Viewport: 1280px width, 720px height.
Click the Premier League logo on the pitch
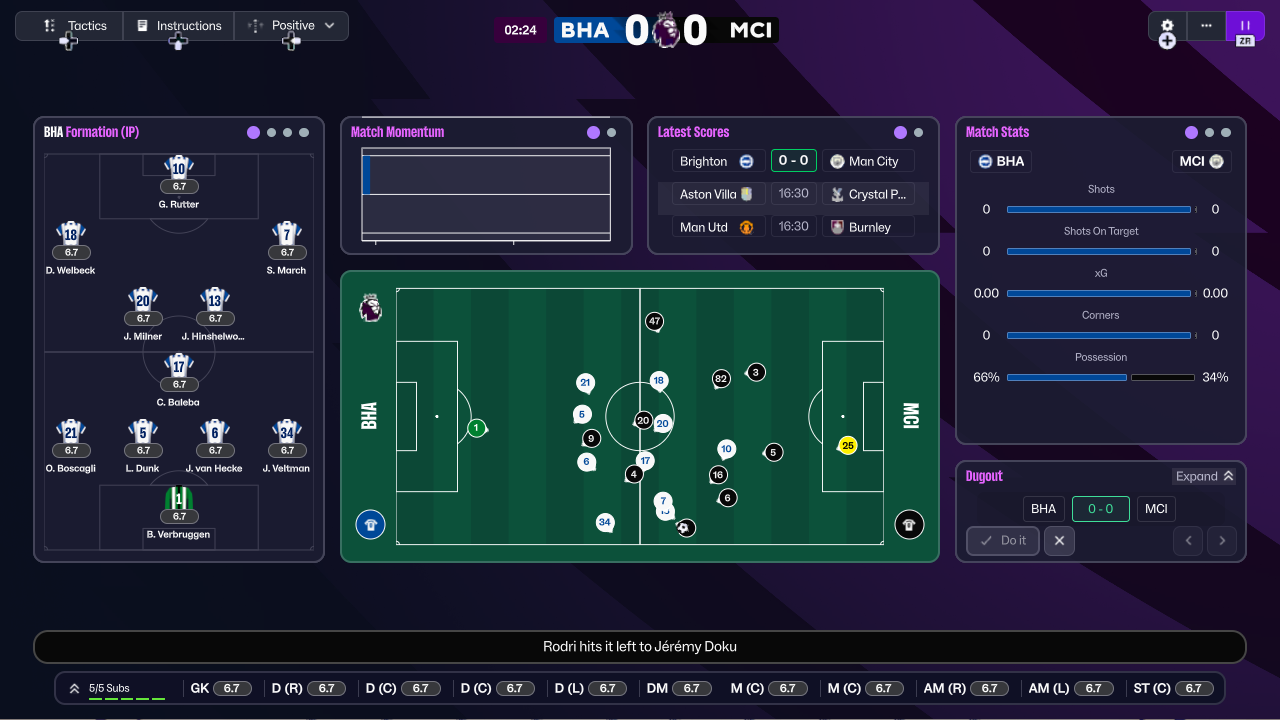(x=370, y=309)
